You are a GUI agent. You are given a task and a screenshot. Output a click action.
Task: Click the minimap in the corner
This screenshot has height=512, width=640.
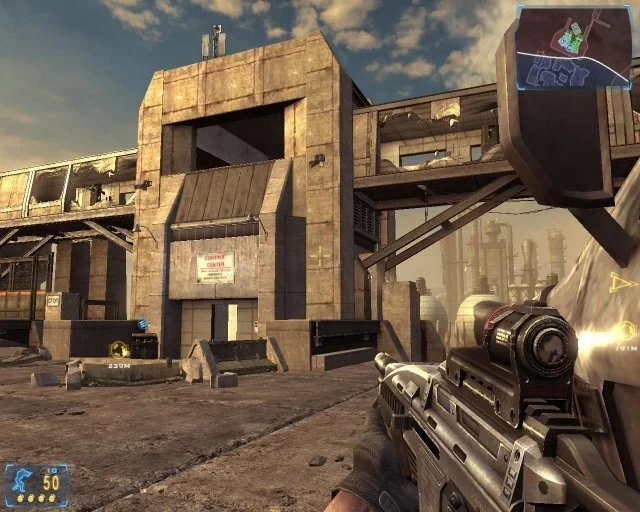(x=575, y=46)
